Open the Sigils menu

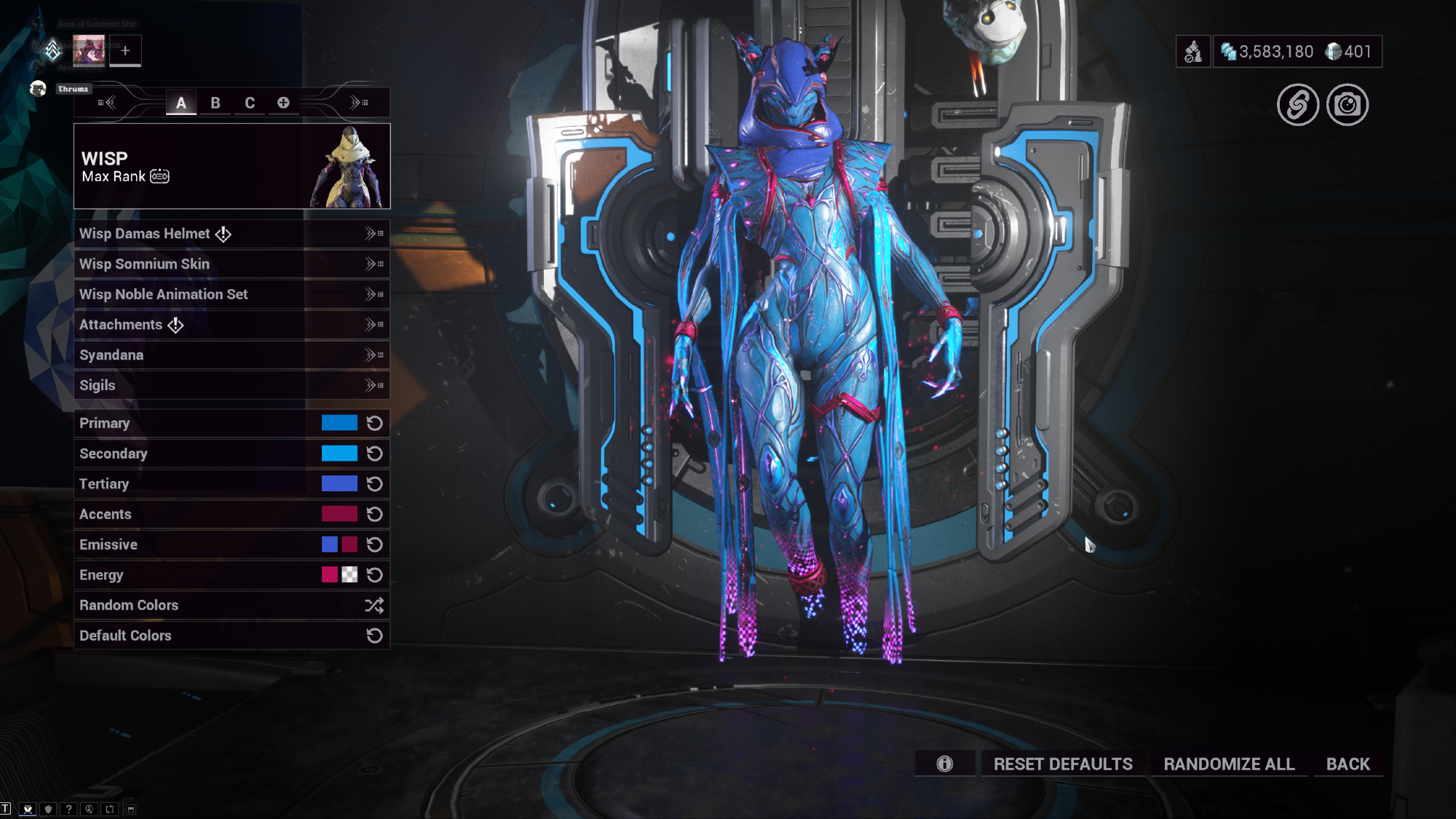[231, 385]
